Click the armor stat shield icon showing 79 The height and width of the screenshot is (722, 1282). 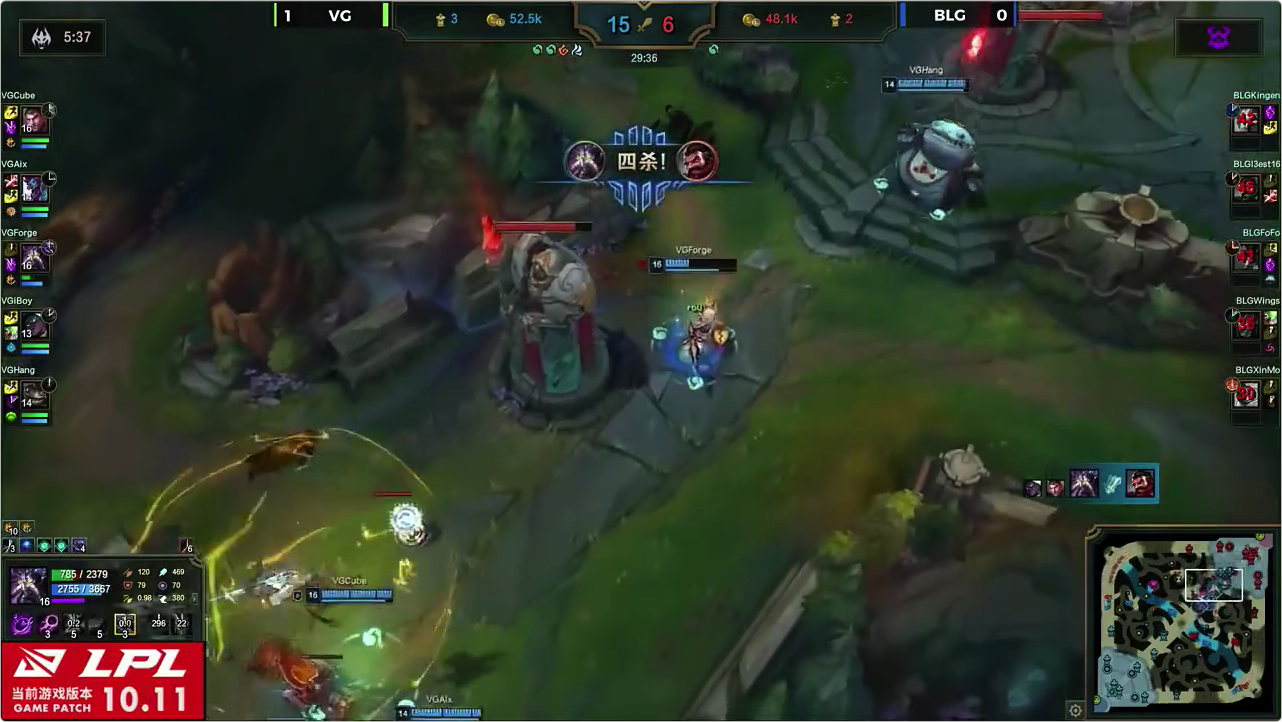click(x=127, y=584)
